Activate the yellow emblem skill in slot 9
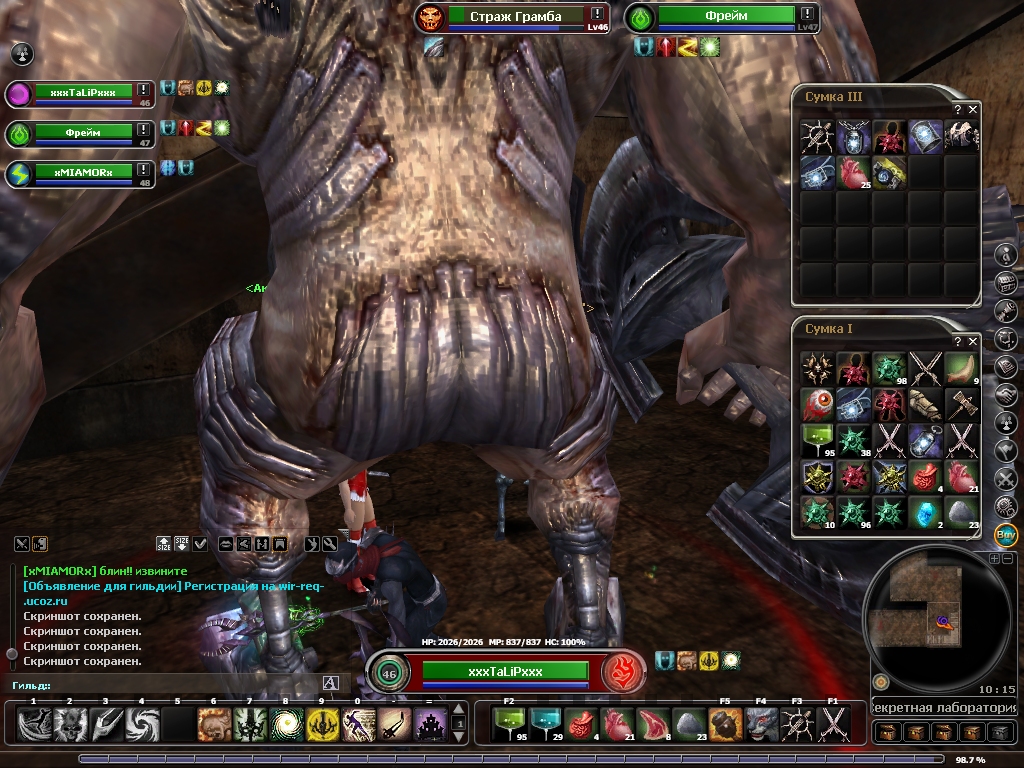Viewport: 1024px width, 768px height. coord(321,723)
